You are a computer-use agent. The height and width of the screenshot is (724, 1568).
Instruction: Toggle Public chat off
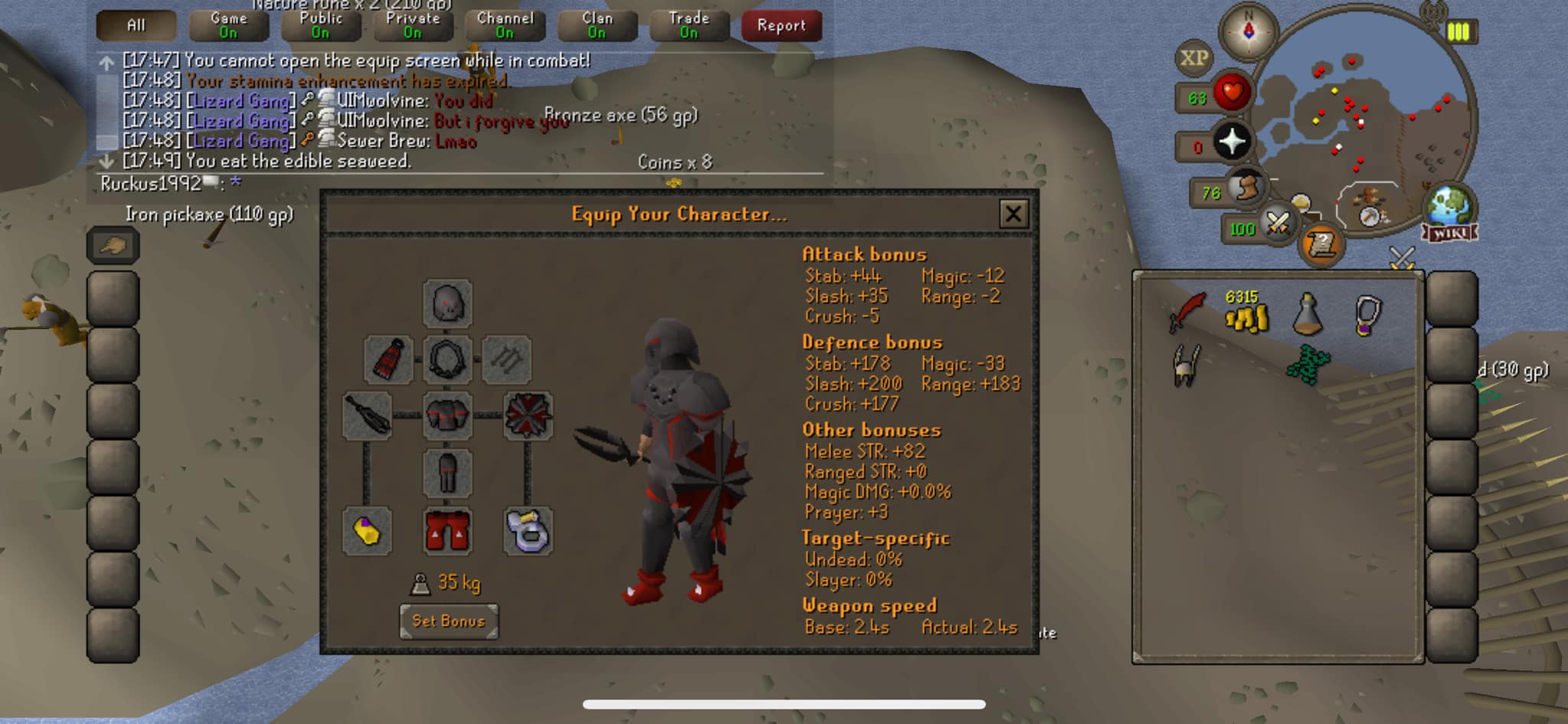click(320, 25)
